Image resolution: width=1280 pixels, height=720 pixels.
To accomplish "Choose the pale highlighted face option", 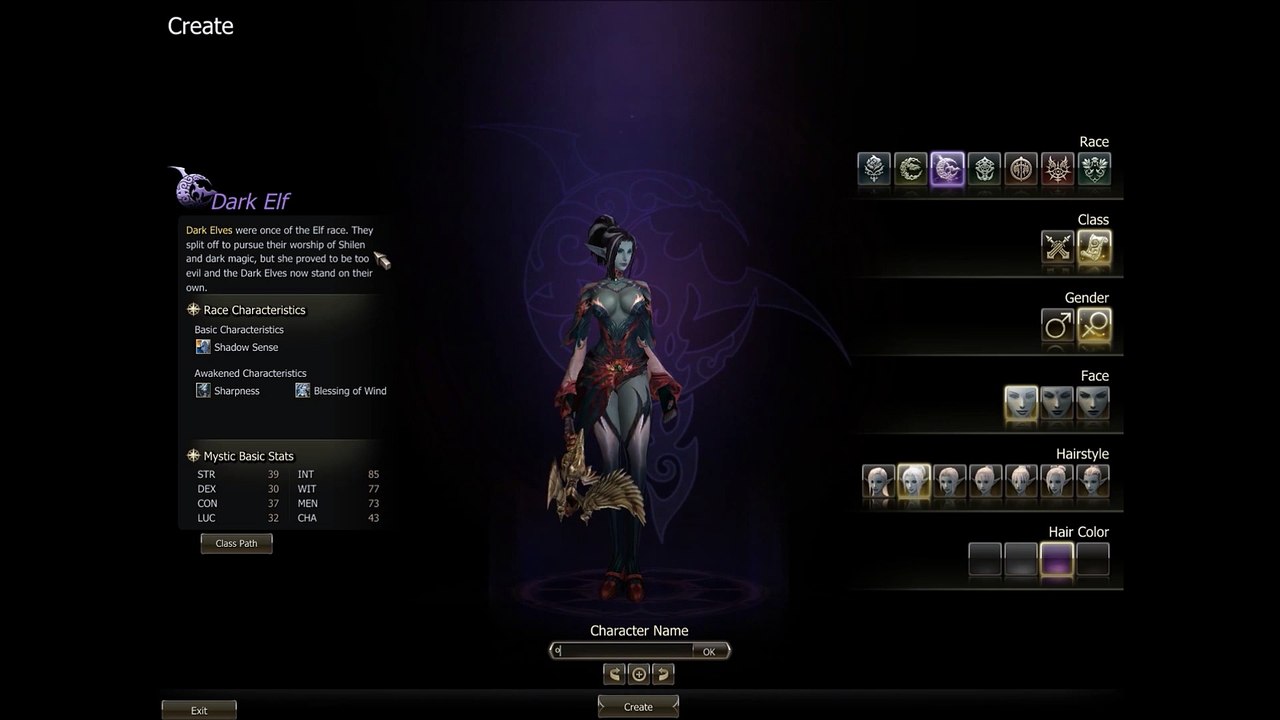I will click(1021, 402).
